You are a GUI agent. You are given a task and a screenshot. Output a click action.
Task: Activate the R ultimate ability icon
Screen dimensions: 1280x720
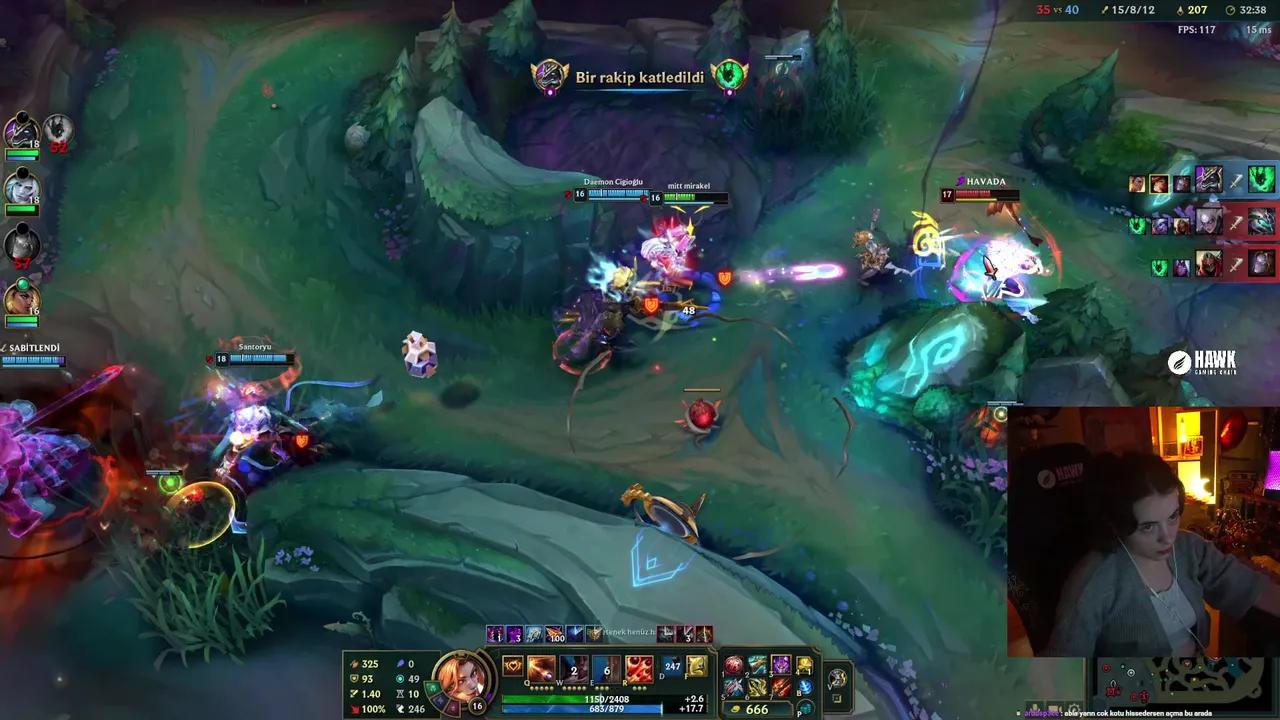[x=639, y=667]
